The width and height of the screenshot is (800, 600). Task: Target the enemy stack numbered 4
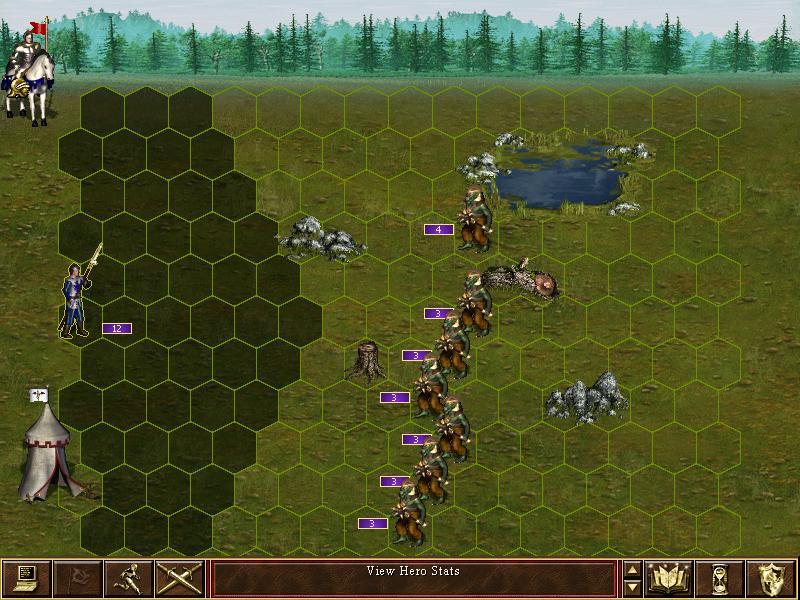tap(473, 220)
